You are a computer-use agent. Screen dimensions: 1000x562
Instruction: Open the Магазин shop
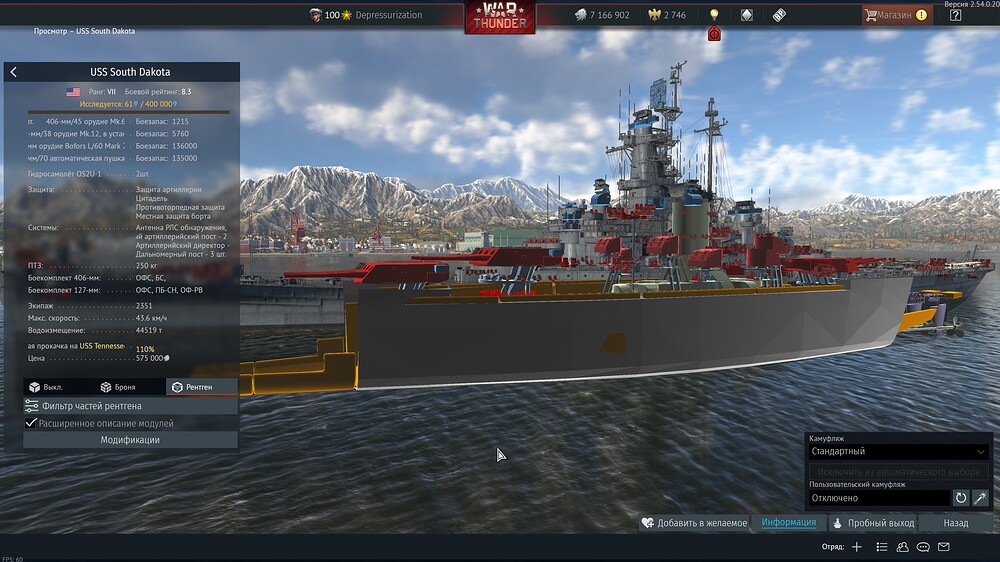889,15
